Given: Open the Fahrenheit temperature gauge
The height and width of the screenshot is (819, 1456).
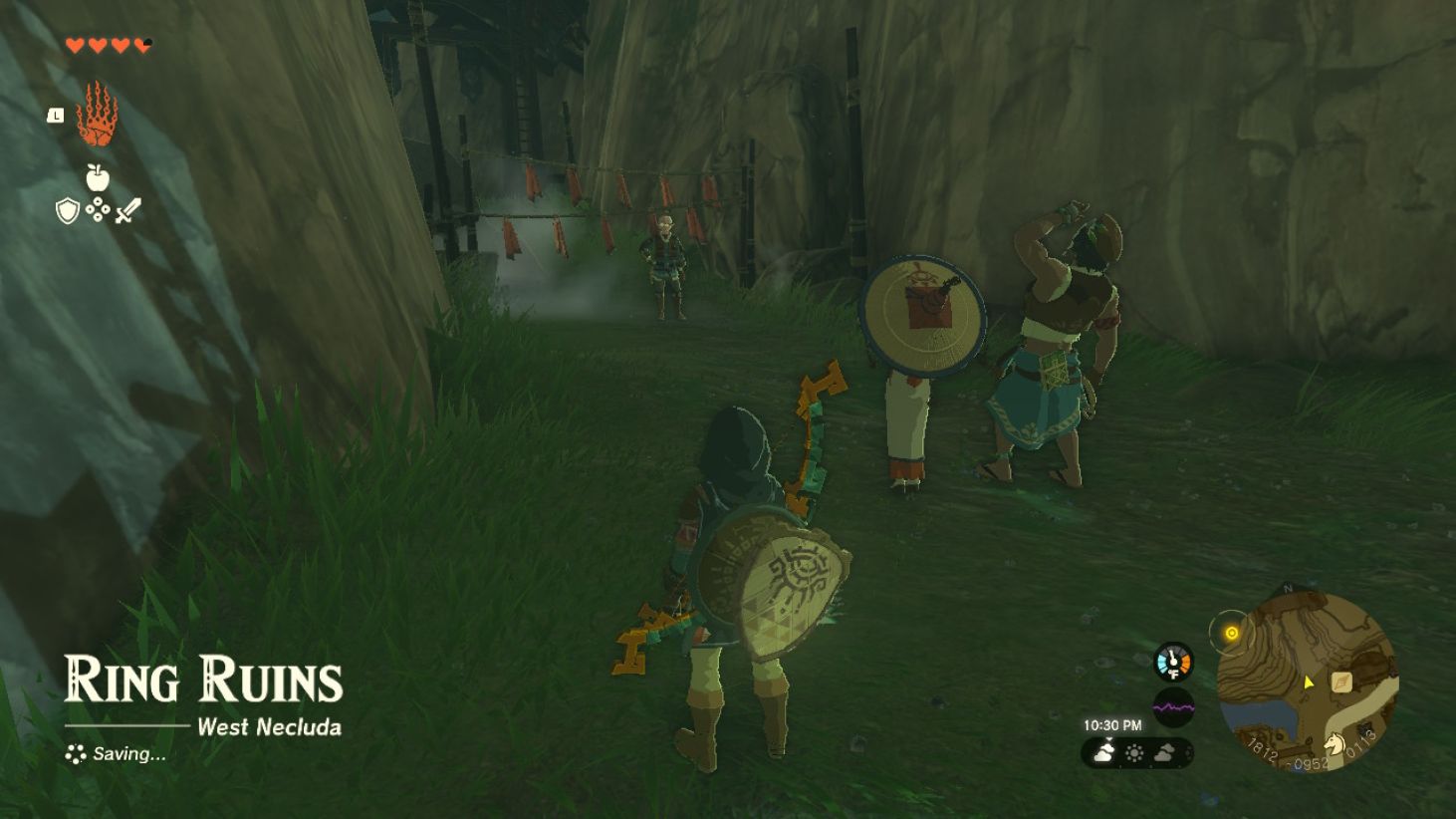Looking at the screenshot, I should (1172, 662).
